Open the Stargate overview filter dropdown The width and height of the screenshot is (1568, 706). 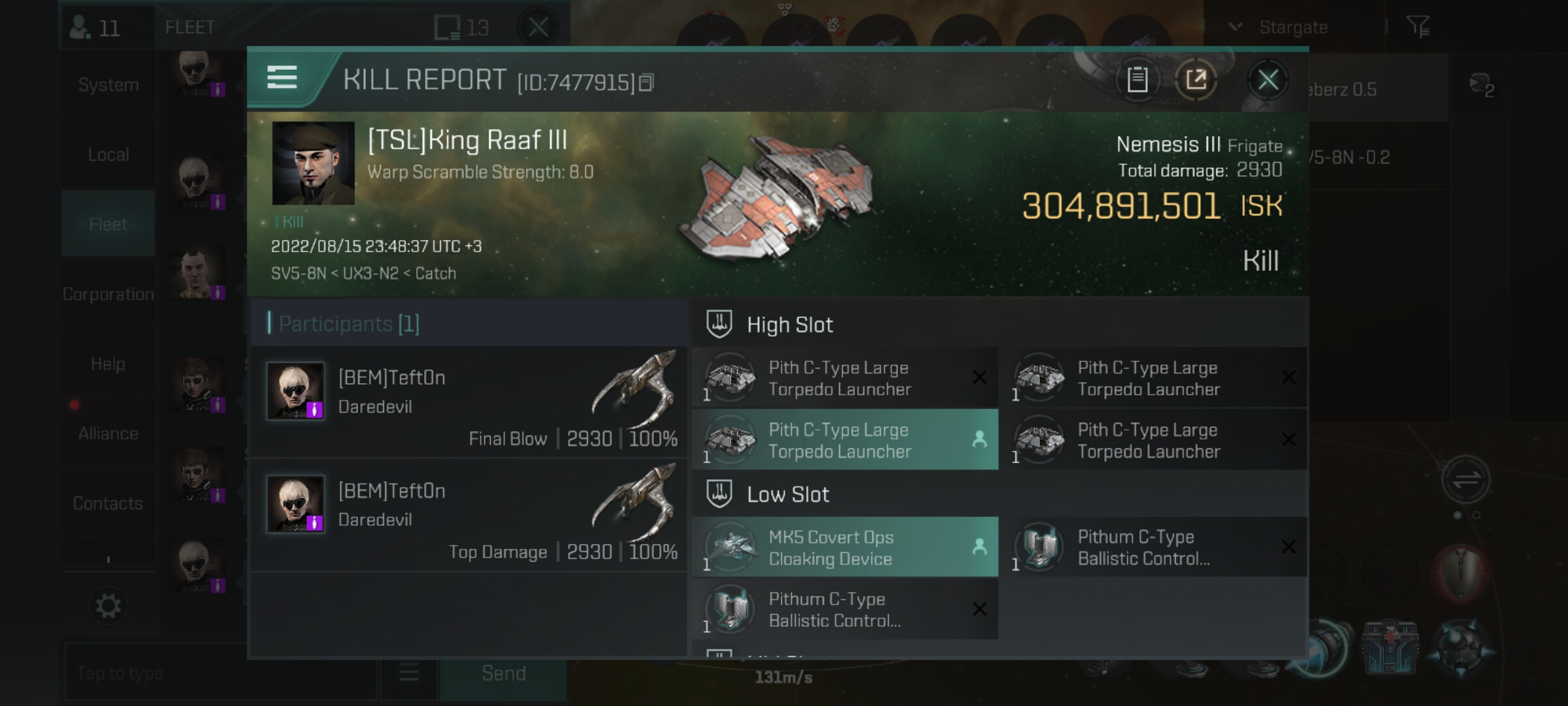pos(1281,27)
